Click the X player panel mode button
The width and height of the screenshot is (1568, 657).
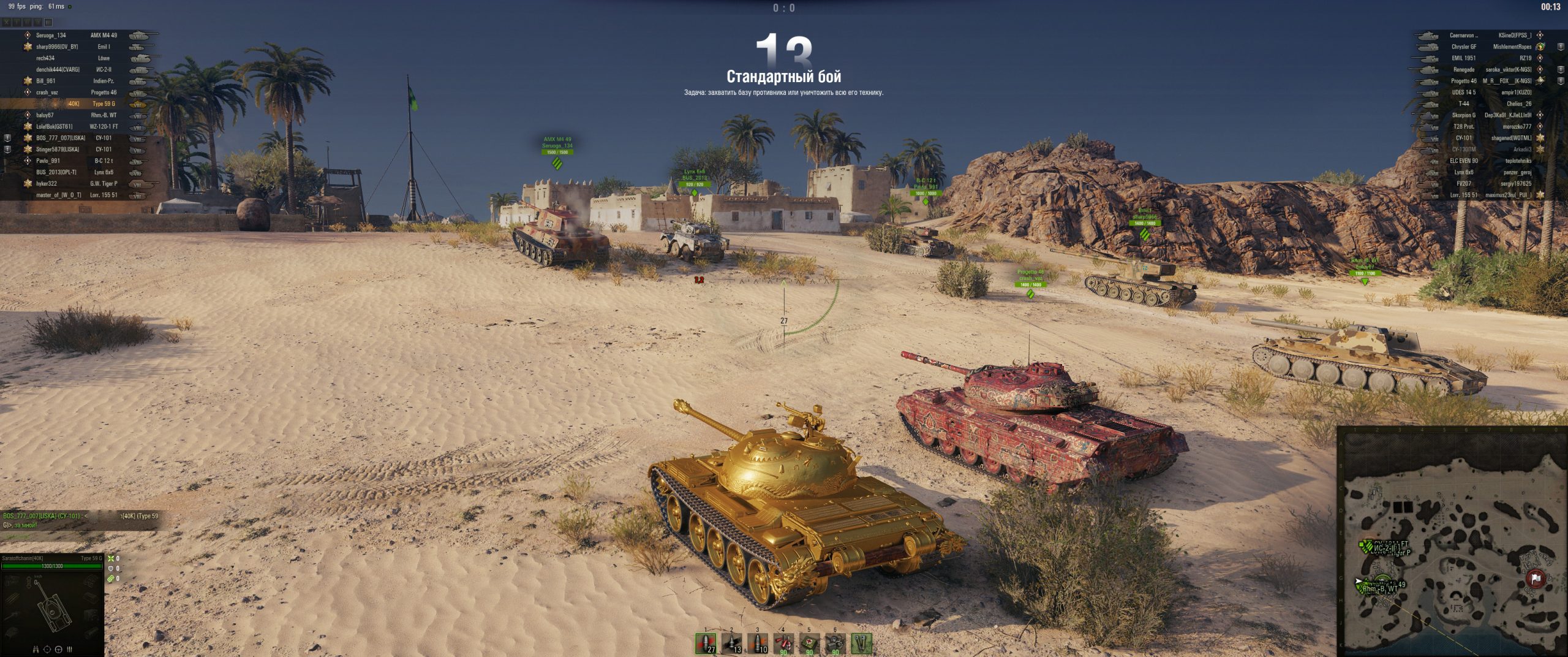click(x=6, y=23)
